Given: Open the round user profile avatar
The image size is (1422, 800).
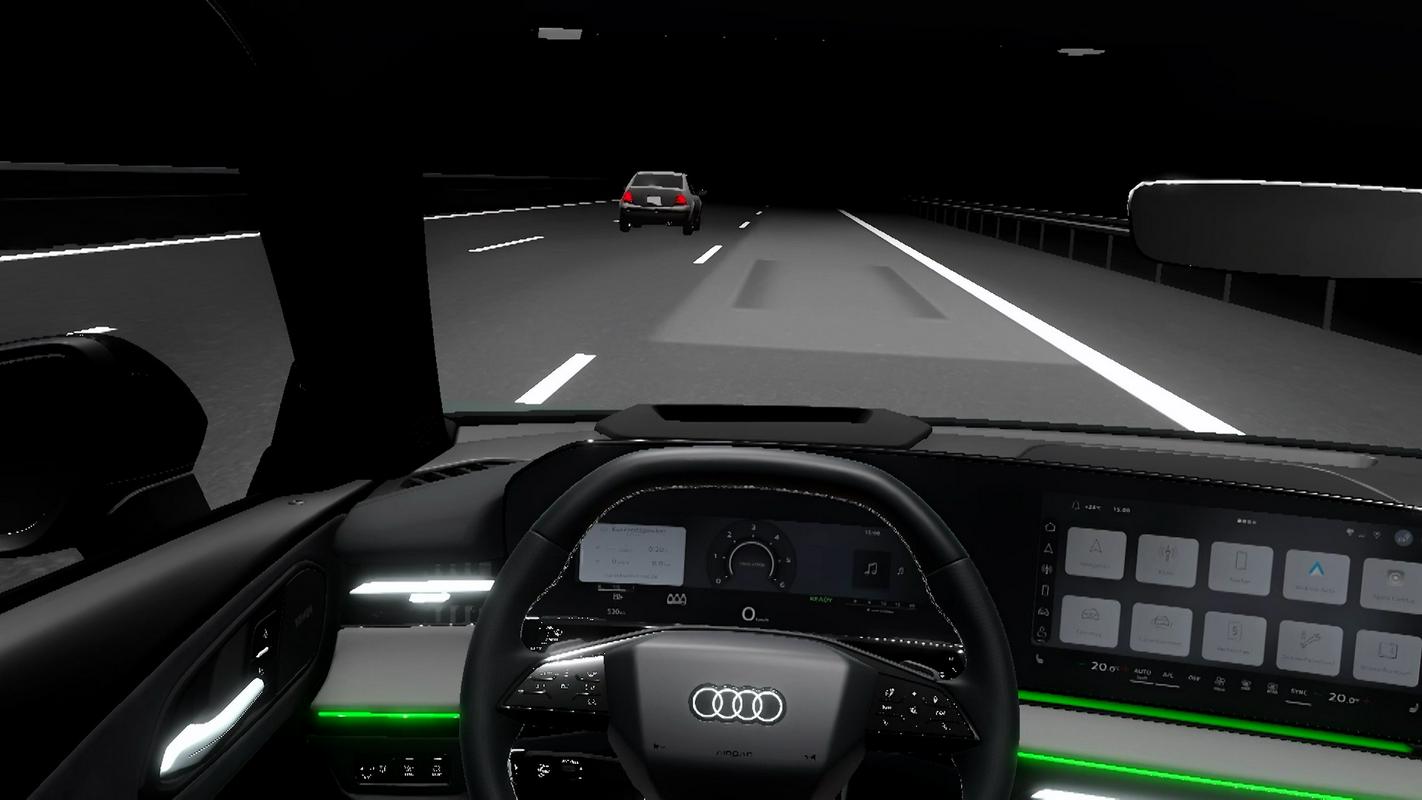Looking at the screenshot, I should click(1402, 538).
